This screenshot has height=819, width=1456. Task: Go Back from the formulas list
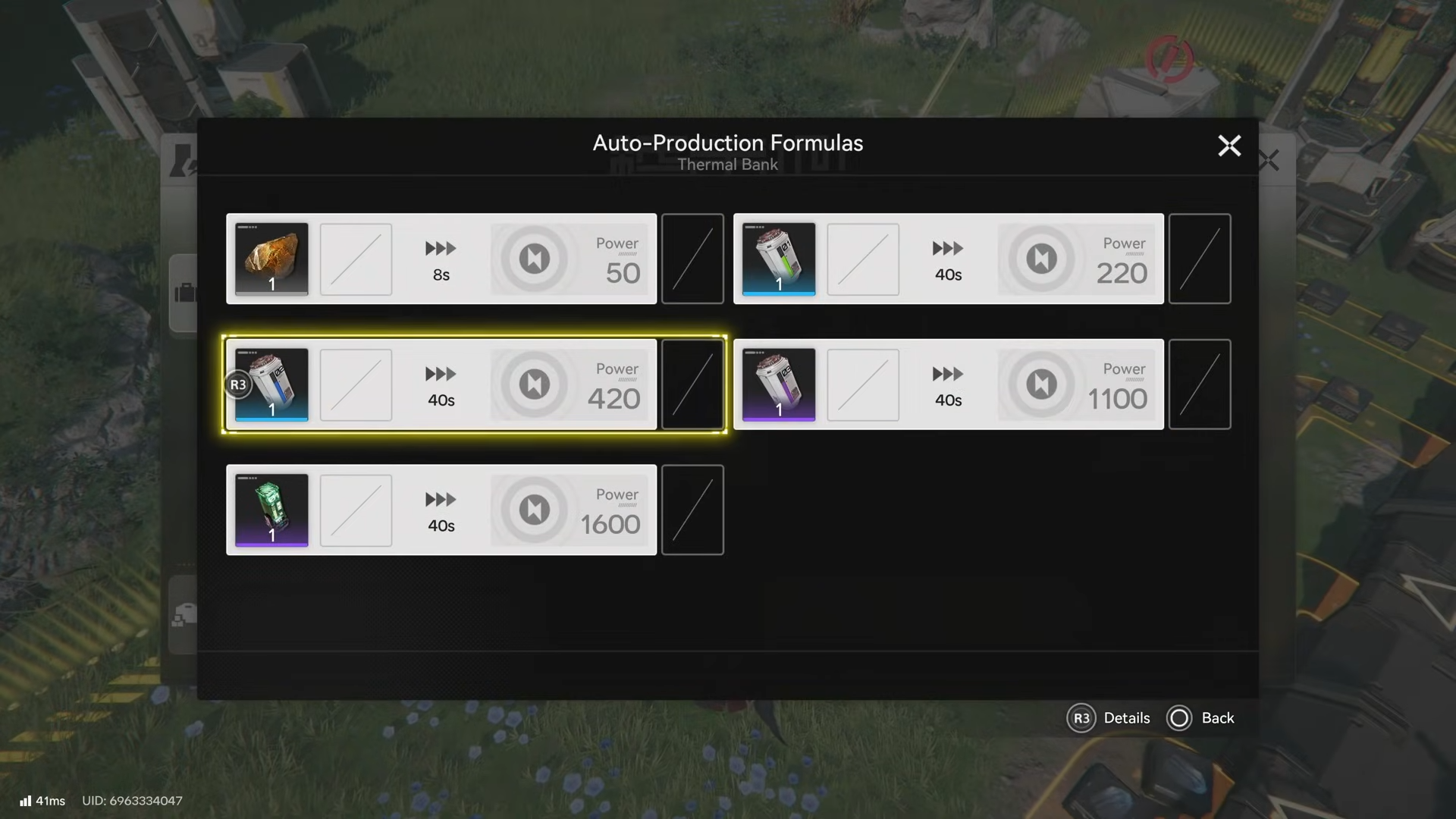(x=1201, y=718)
